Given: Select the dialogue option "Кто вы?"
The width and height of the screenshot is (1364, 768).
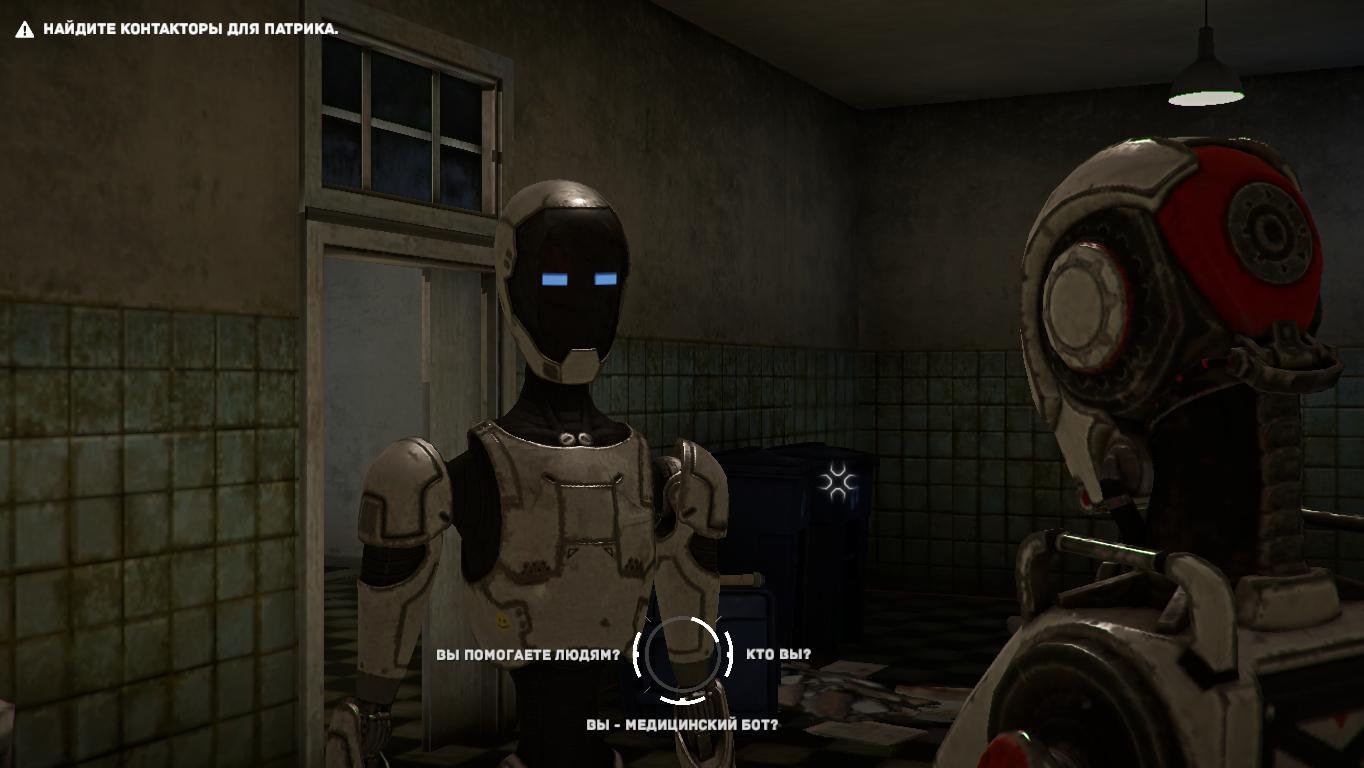Looking at the screenshot, I should pyautogui.click(x=778, y=655).
